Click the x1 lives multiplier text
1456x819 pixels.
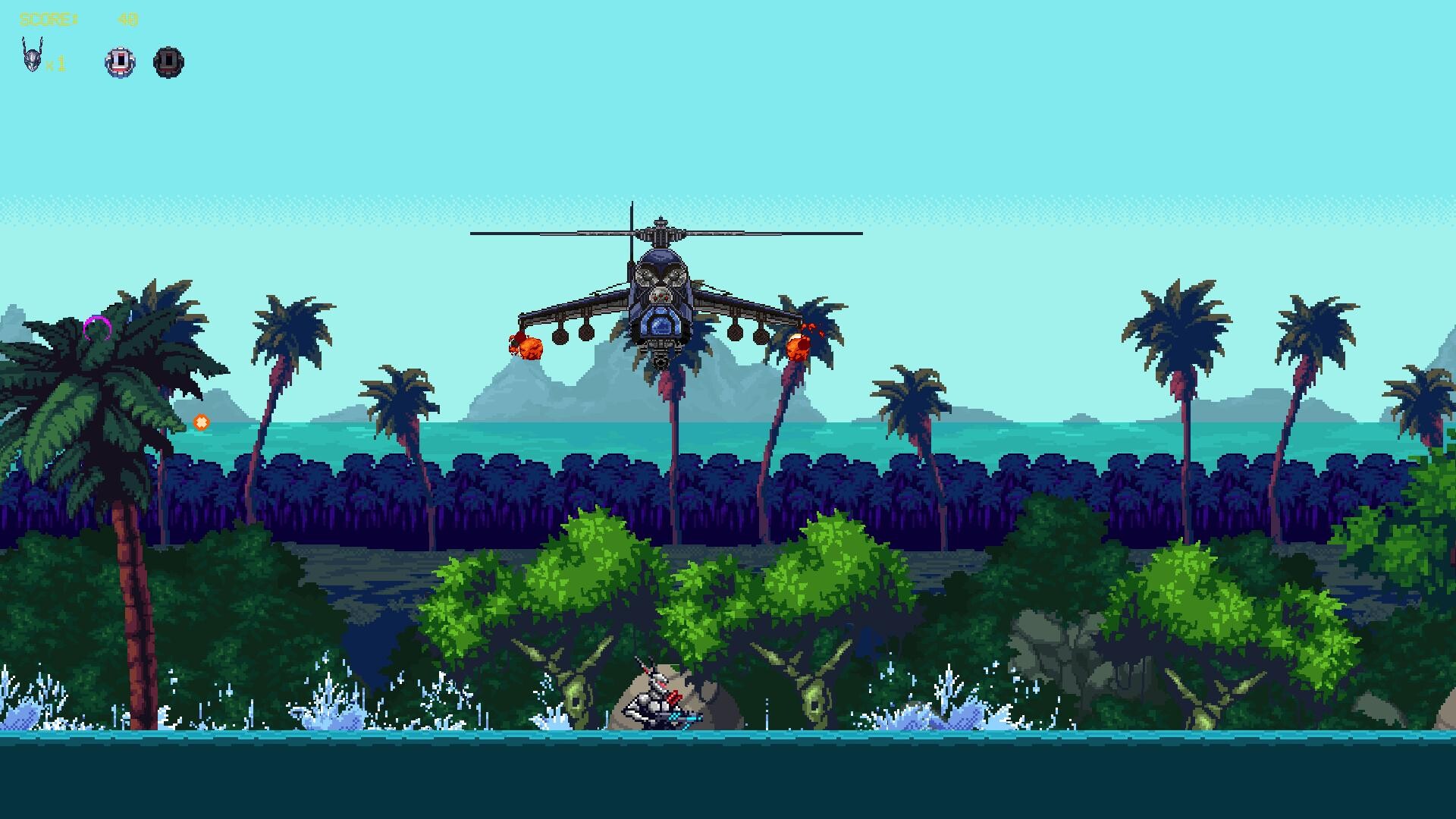(x=56, y=64)
